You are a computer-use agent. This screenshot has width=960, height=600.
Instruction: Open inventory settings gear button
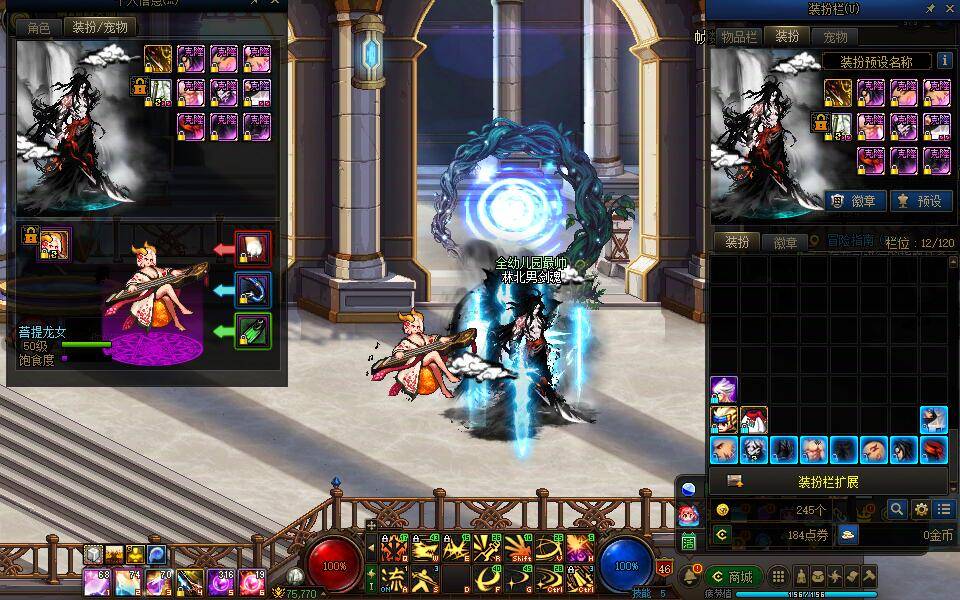pos(921,509)
